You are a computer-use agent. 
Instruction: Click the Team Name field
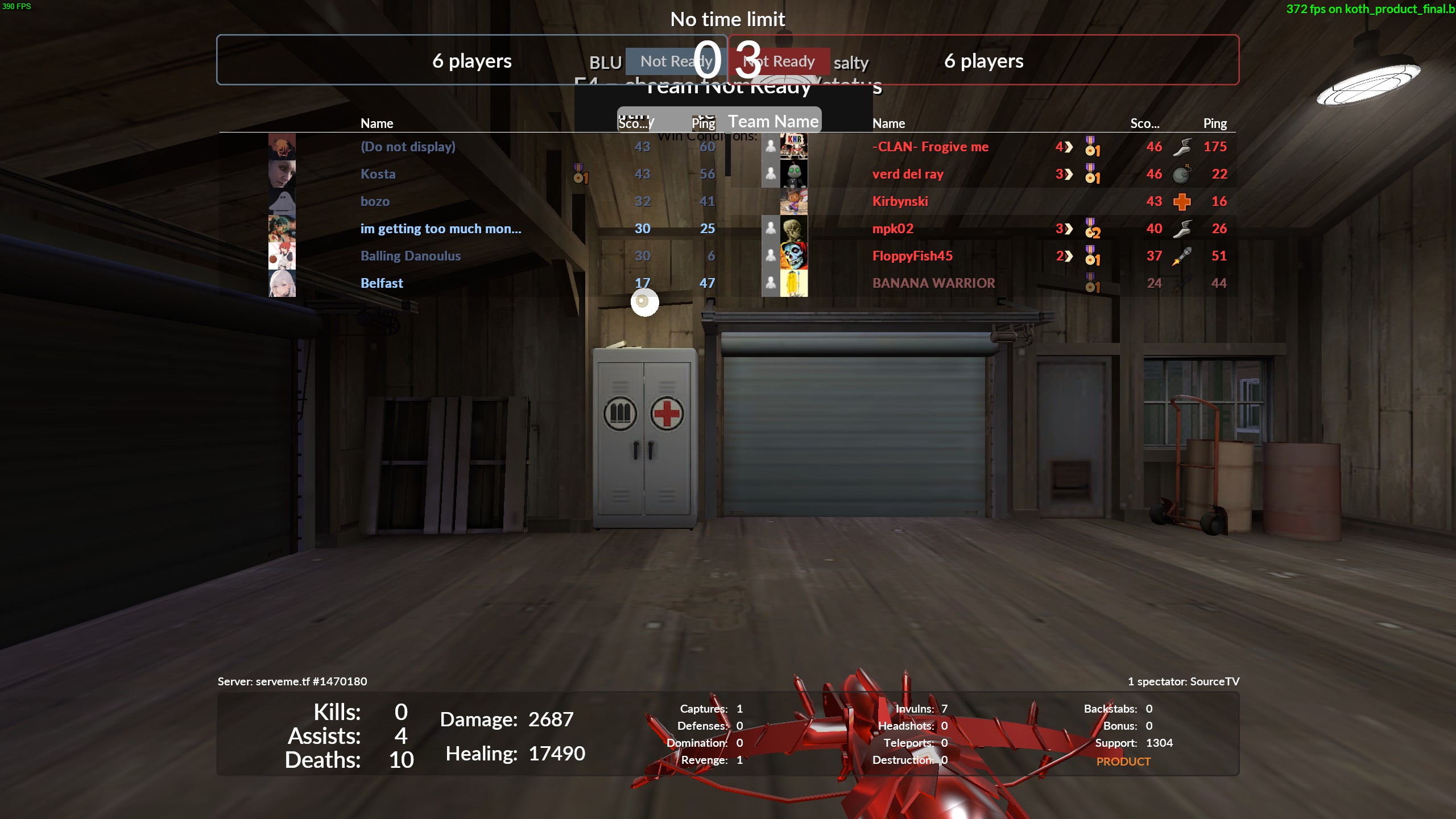click(x=773, y=121)
